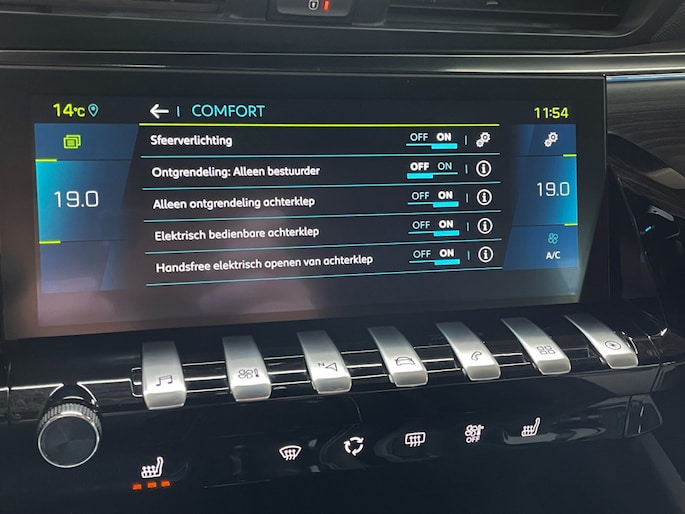Viewport: 685px width, 514px height.
Task: Toggle the Sfeerverlichting OFF/ON switch
Action: 432,139
